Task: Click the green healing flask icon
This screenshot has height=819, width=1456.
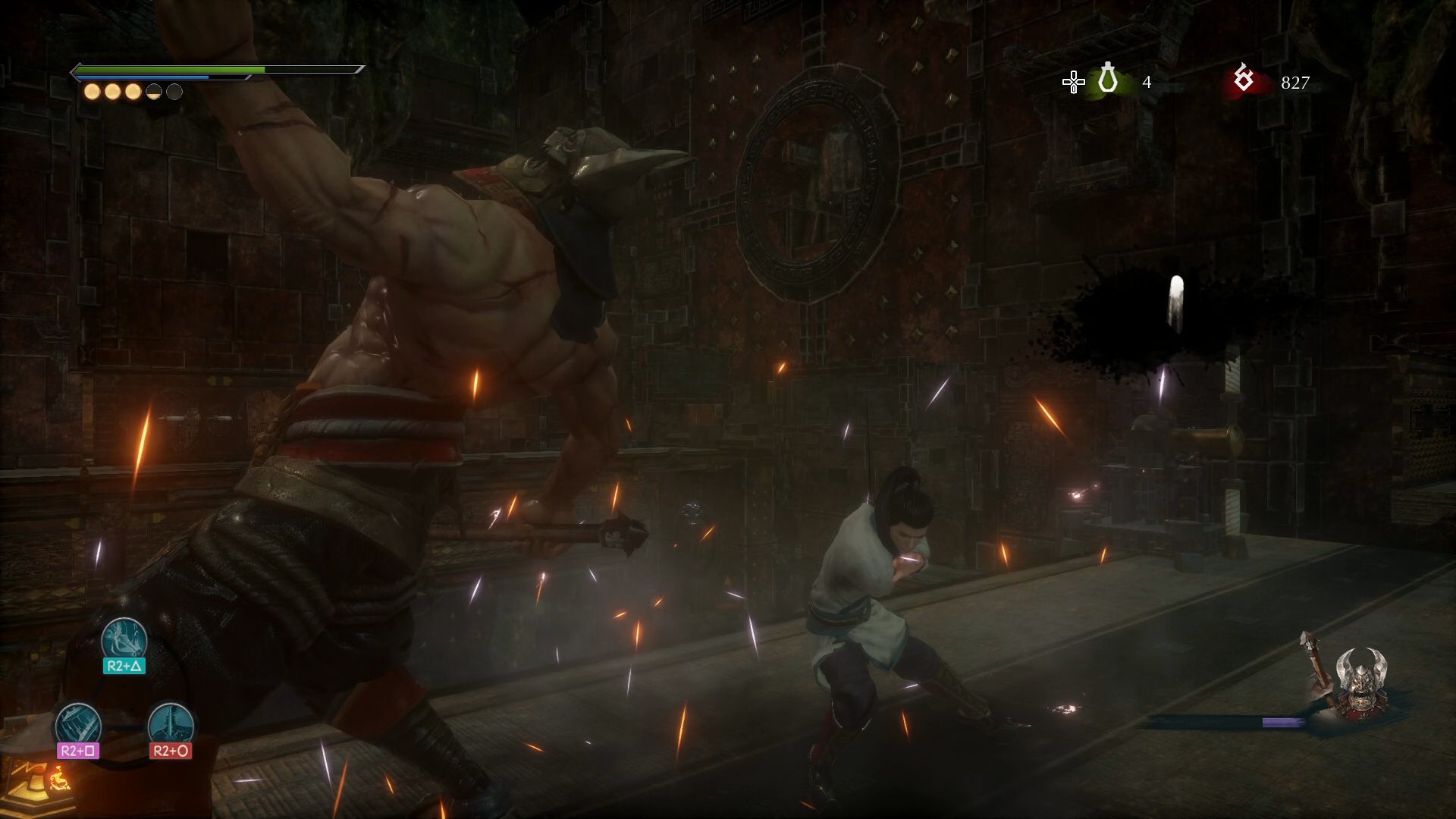Action: click(1108, 80)
